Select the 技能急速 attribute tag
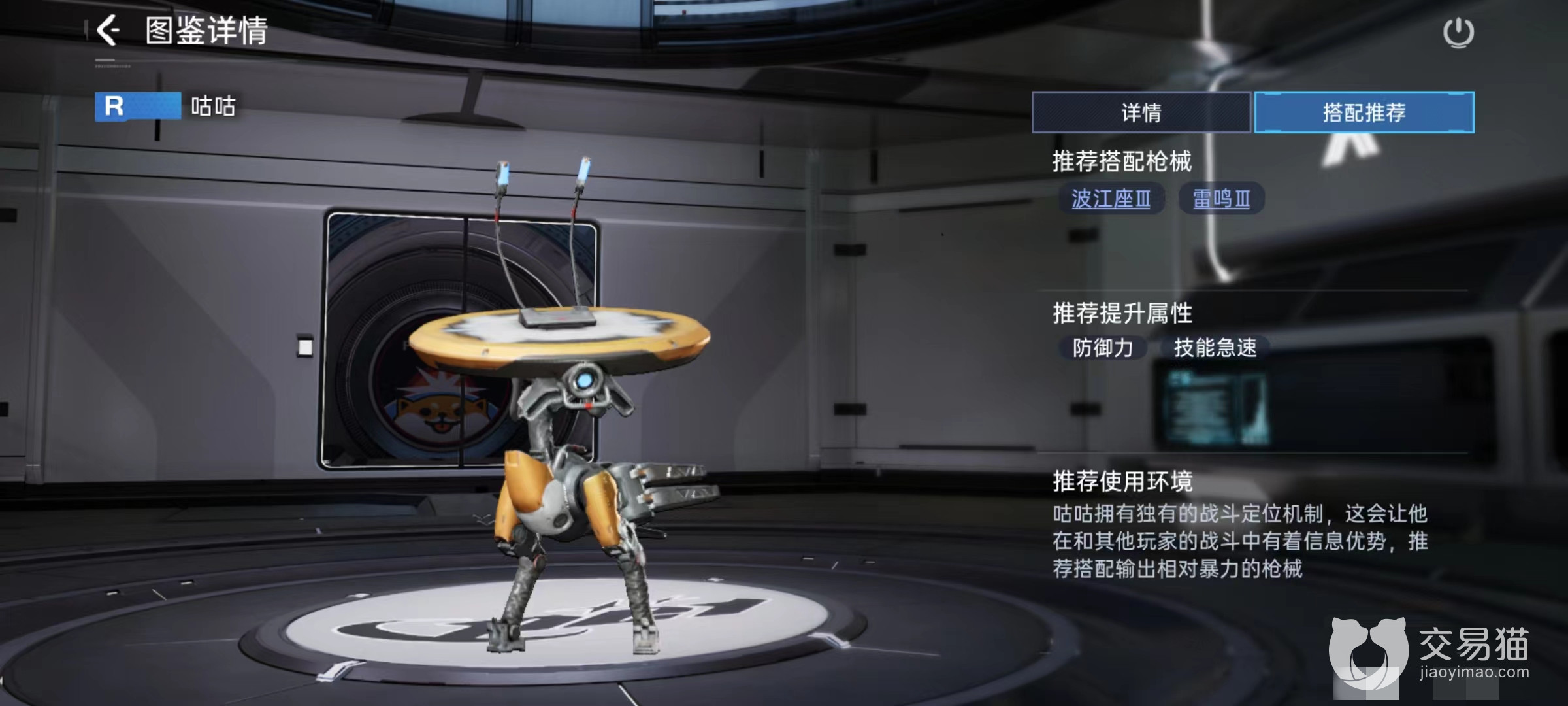The height and width of the screenshot is (706, 1568). (1215, 348)
